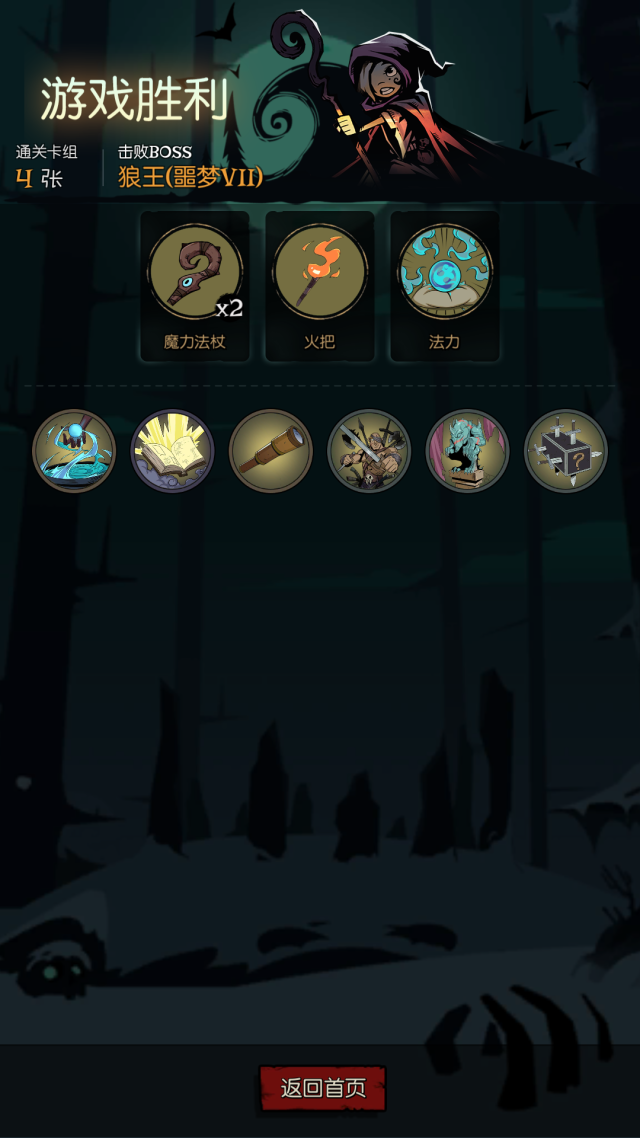Select the brass spyglass relic
The height and width of the screenshot is (1138, 640).
(270, 451)
